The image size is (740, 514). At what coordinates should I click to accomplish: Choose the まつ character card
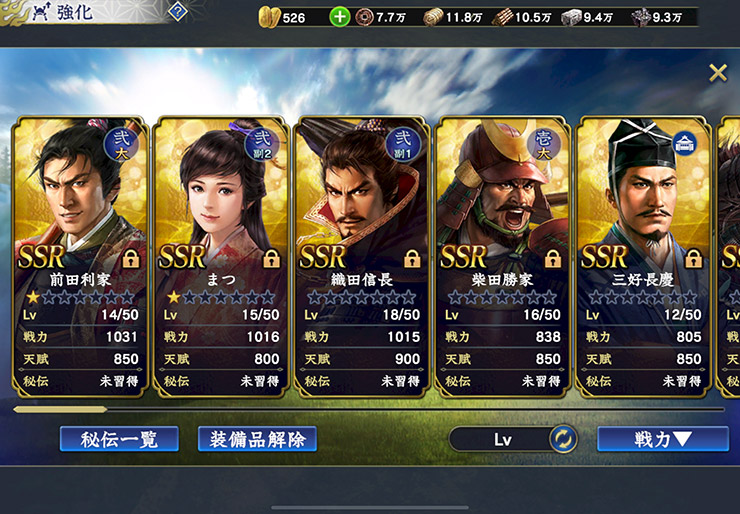220,255
